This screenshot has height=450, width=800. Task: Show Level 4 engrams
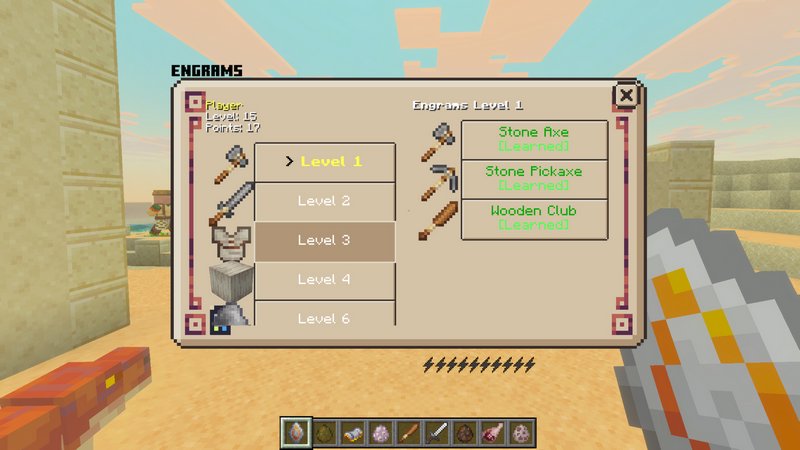[325, 280]
